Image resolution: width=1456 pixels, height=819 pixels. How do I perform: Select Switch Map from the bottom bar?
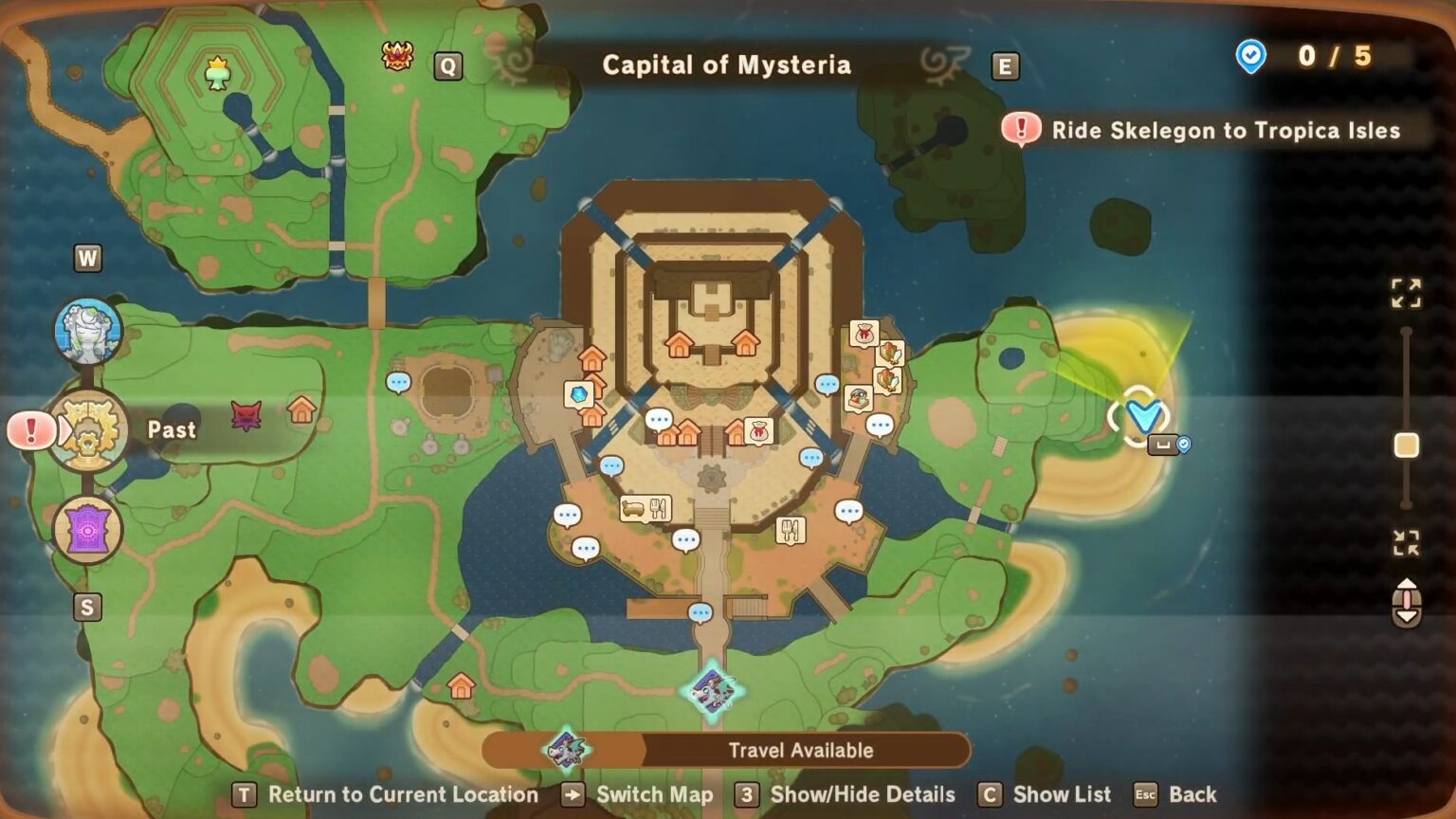[x=654, y=795]
